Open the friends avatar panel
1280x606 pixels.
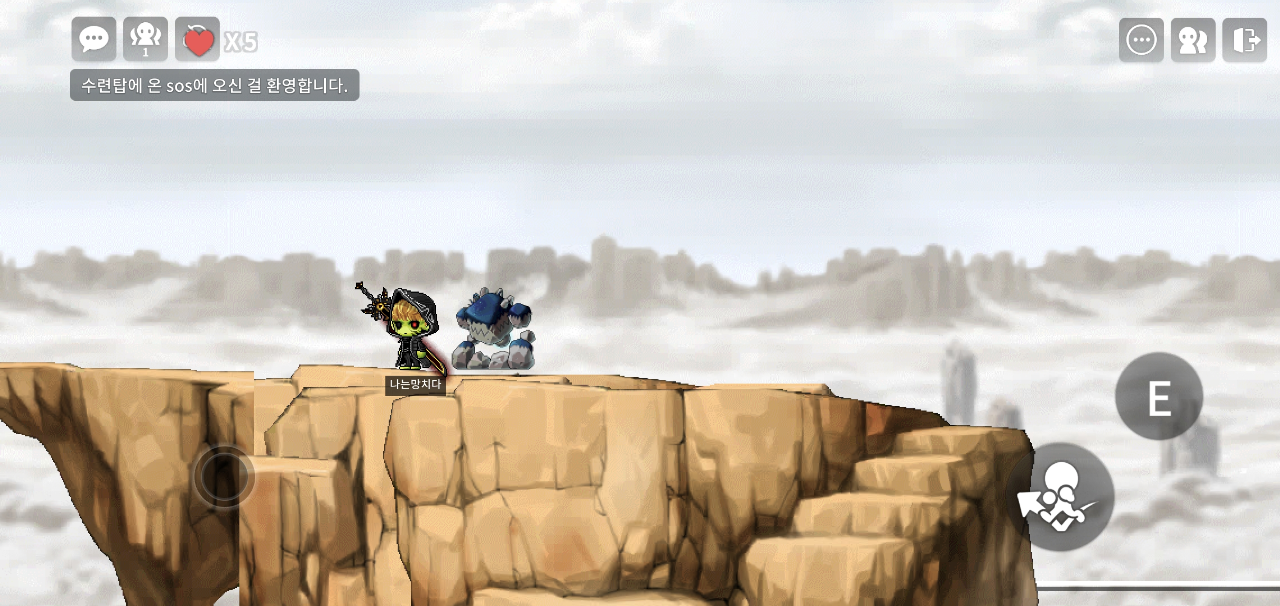tap(1193, 40)
